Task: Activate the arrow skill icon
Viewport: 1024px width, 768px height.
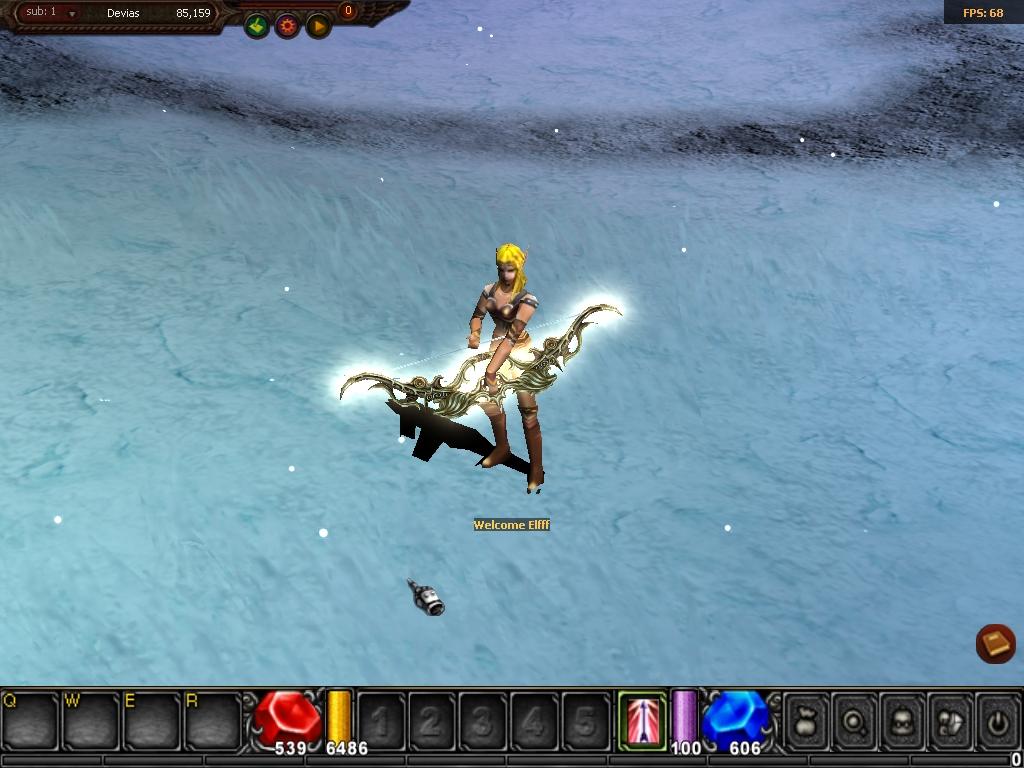Action: pyautogui.click(x=643, y=719)
